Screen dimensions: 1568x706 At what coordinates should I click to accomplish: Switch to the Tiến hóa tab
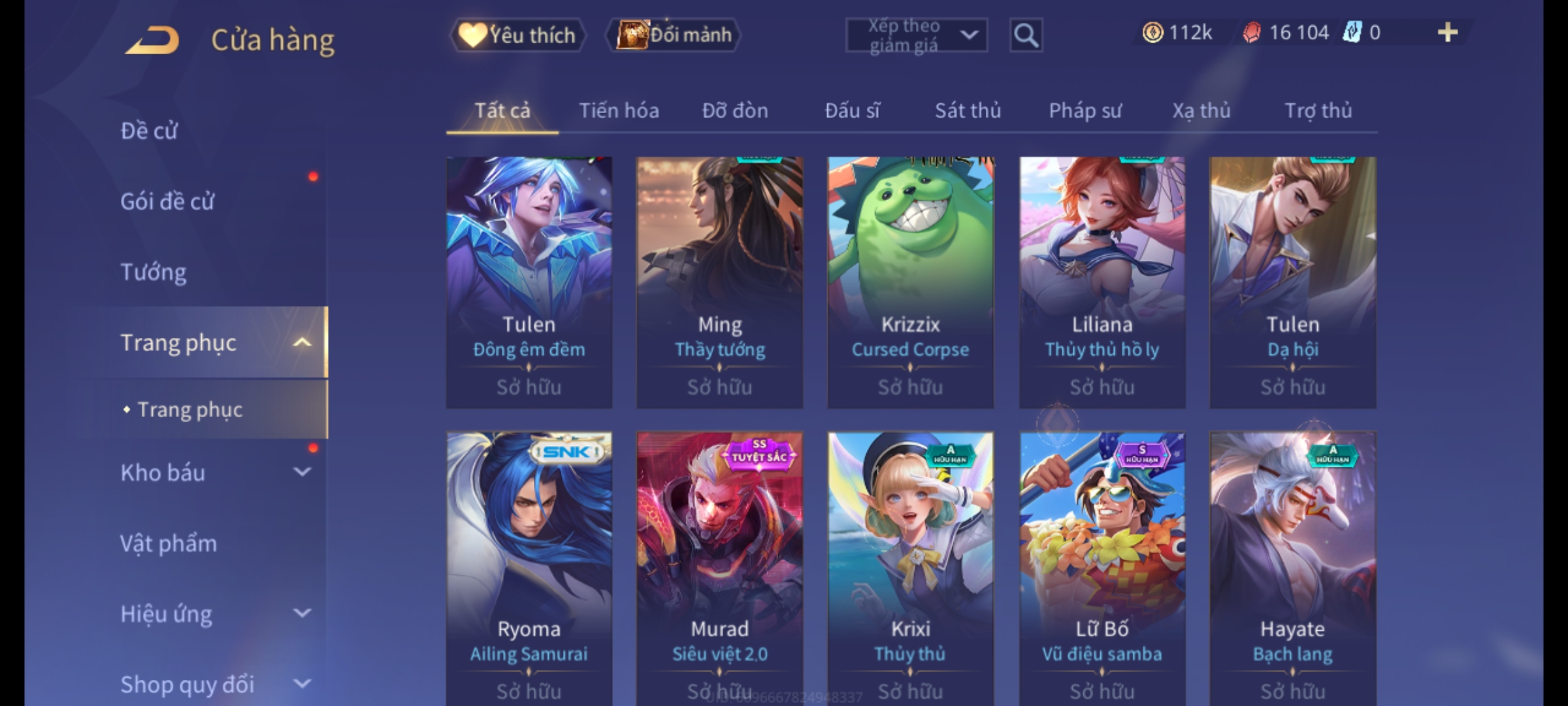coord(619,110)
